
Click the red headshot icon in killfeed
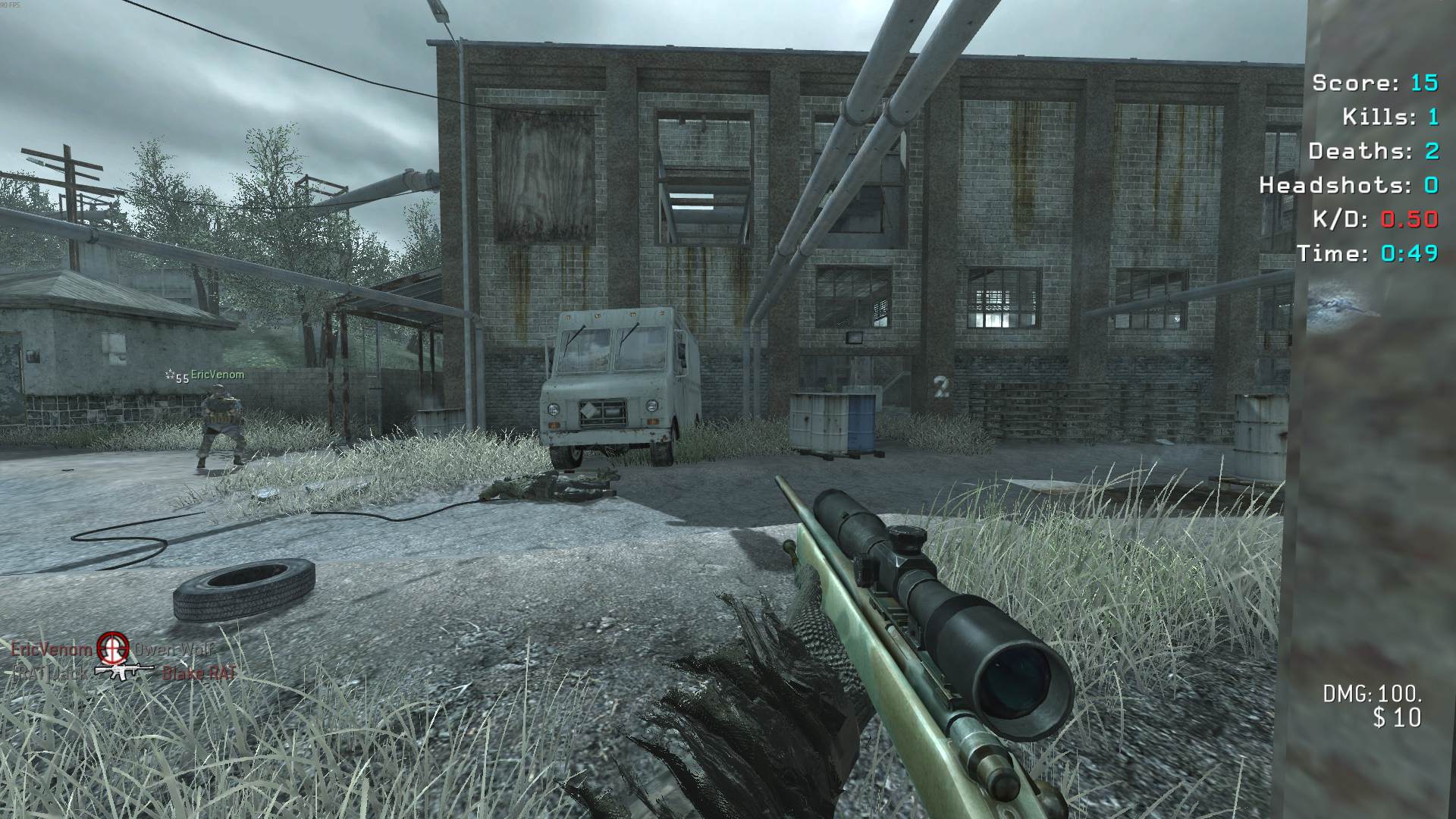click(x=113, y=646)
